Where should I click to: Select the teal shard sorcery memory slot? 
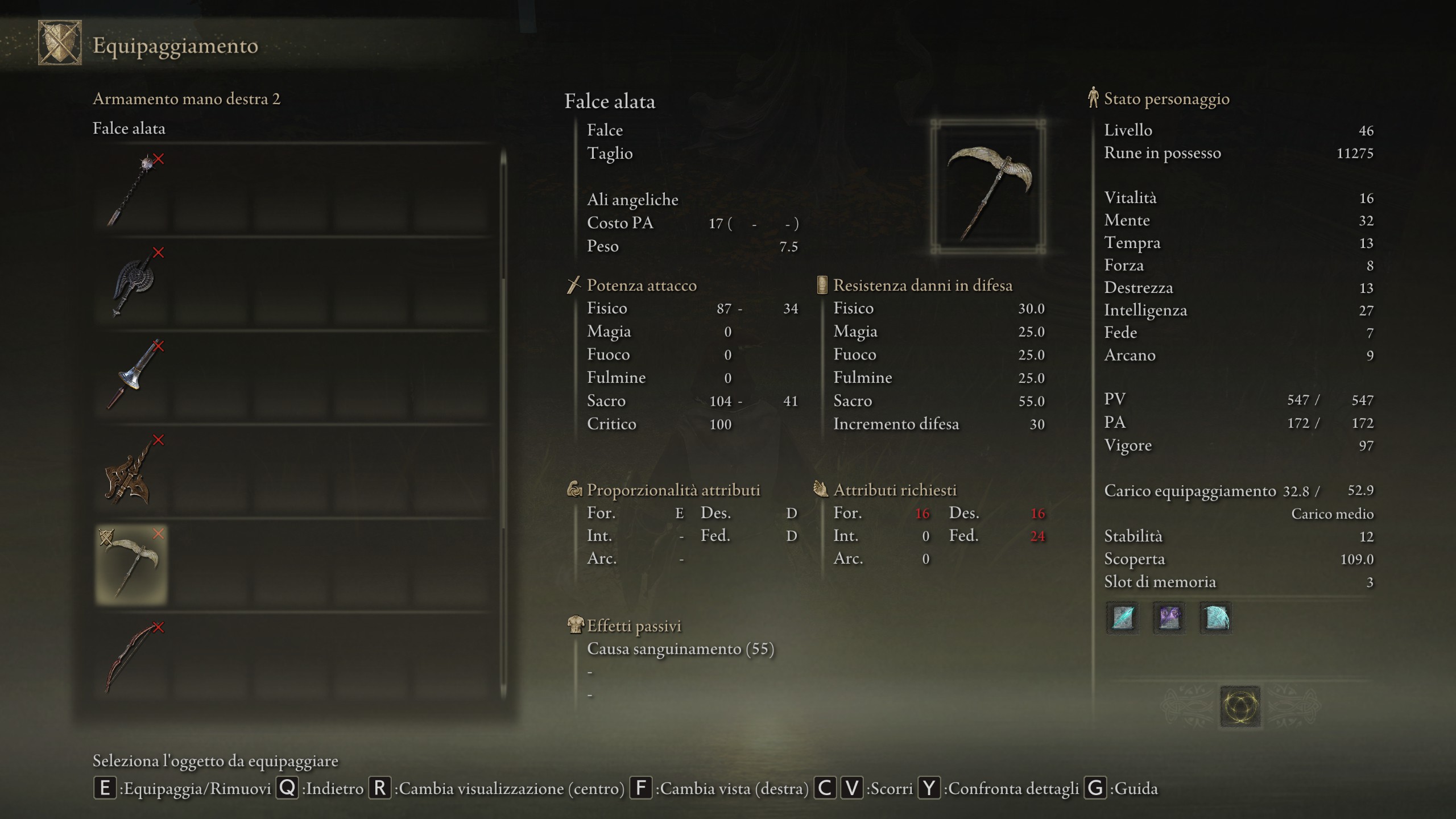[1123, 618]
